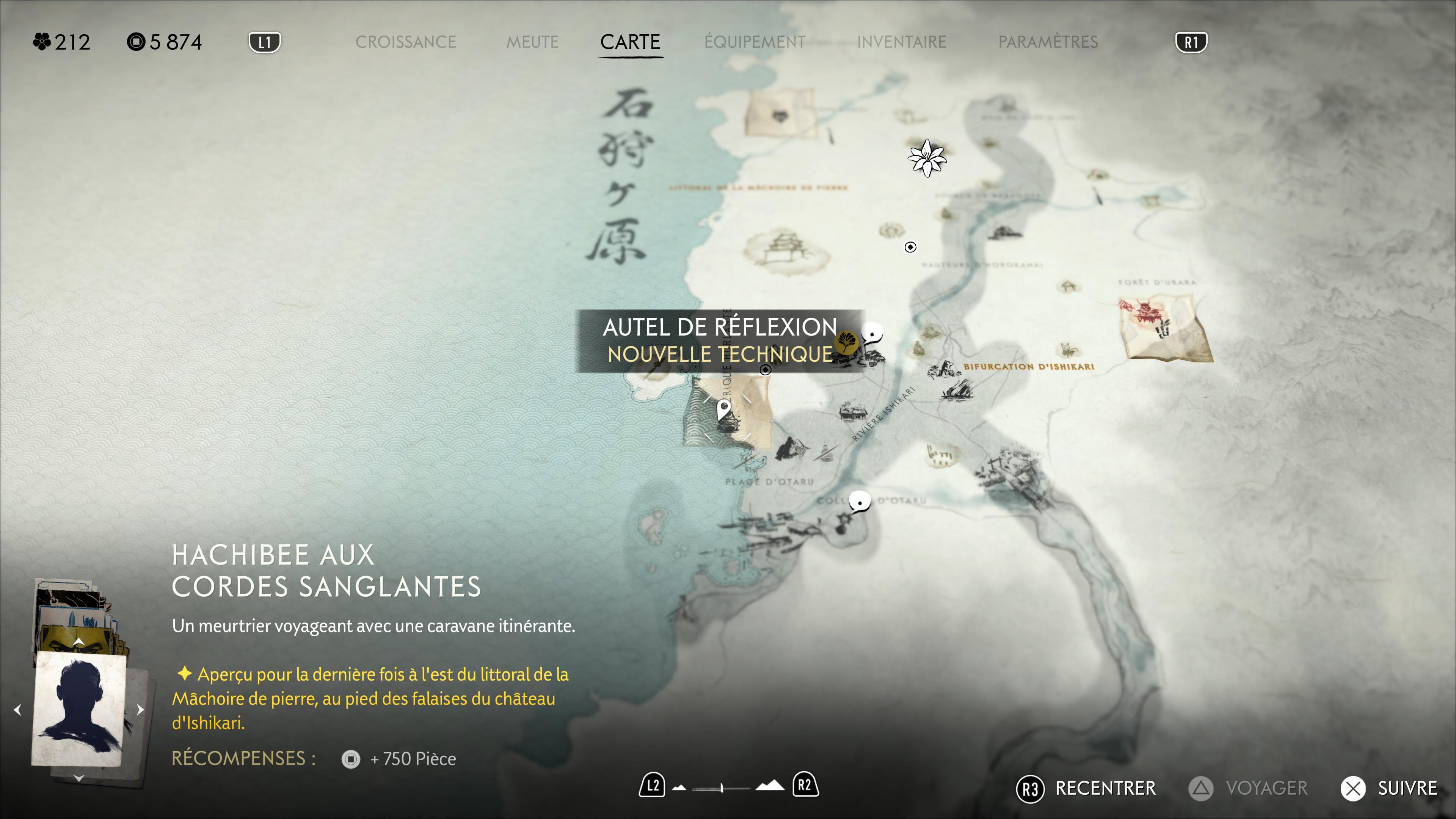Open the Meute tab
This screenshot has width=1456, height=819.
click(x=532, y=42)
